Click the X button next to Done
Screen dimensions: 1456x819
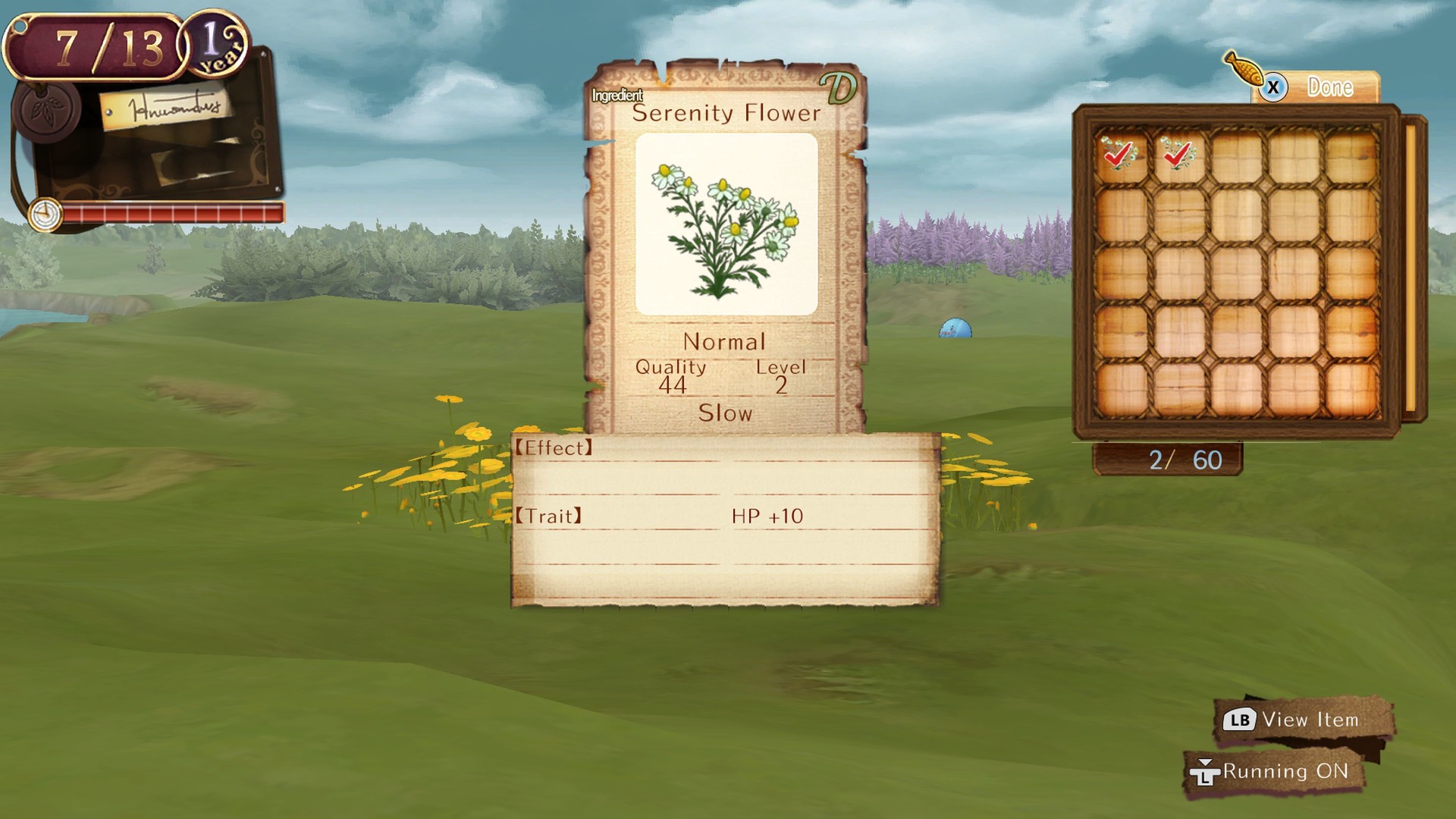click(1274, 87)
